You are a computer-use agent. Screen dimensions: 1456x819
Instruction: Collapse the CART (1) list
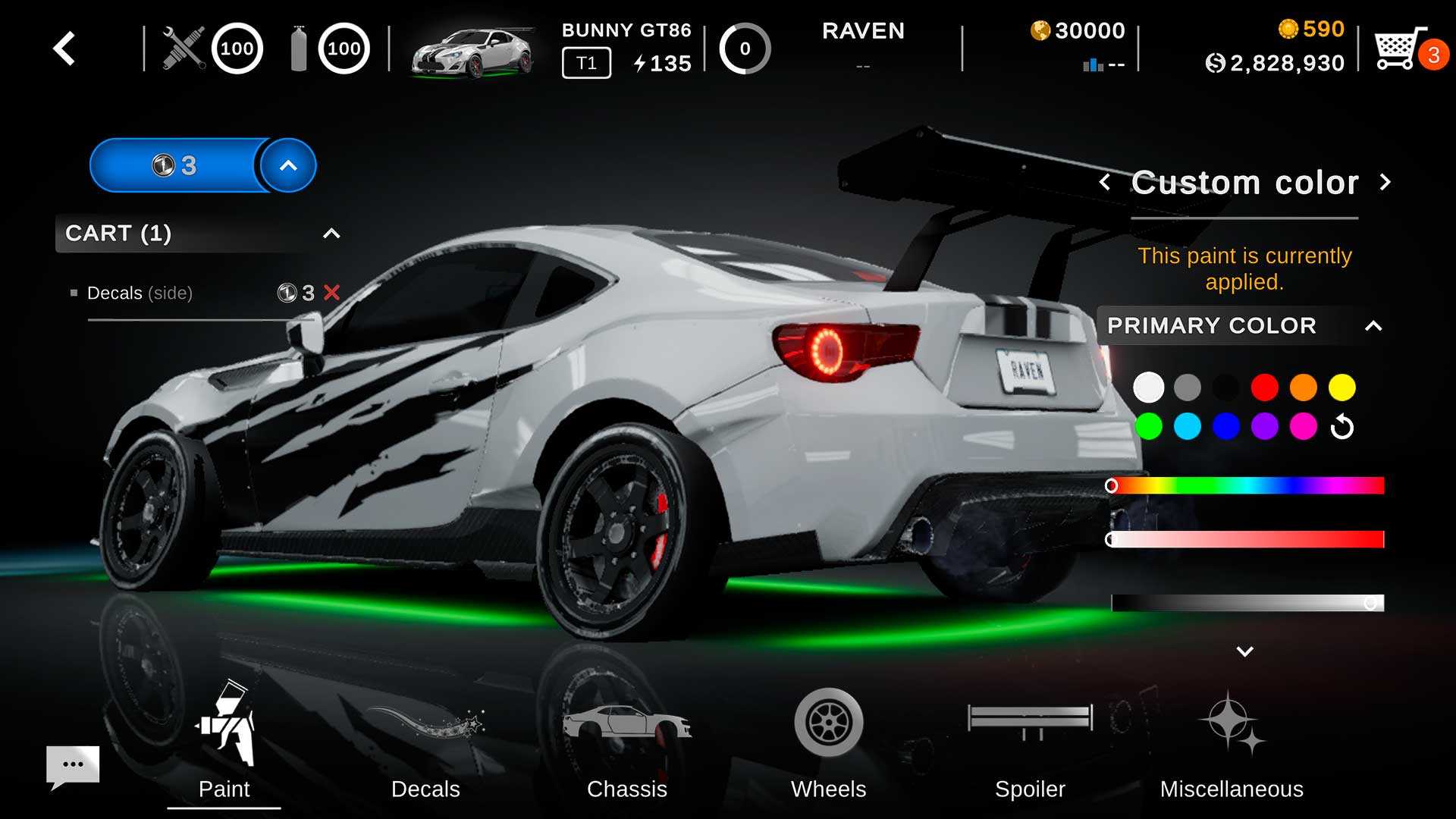(331, 234)
